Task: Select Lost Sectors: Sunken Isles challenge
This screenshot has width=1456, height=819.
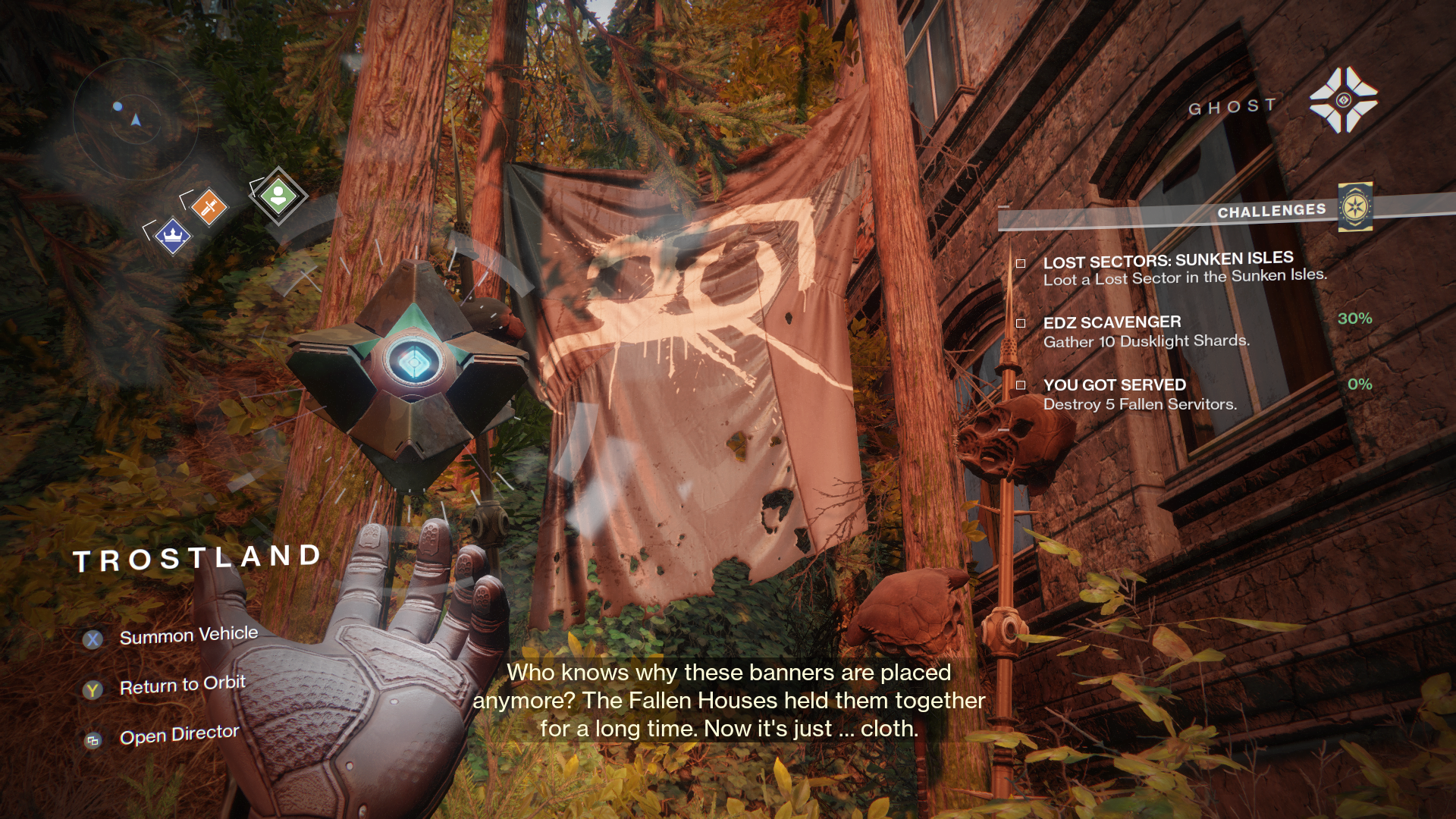Action: click(1168, 269)
